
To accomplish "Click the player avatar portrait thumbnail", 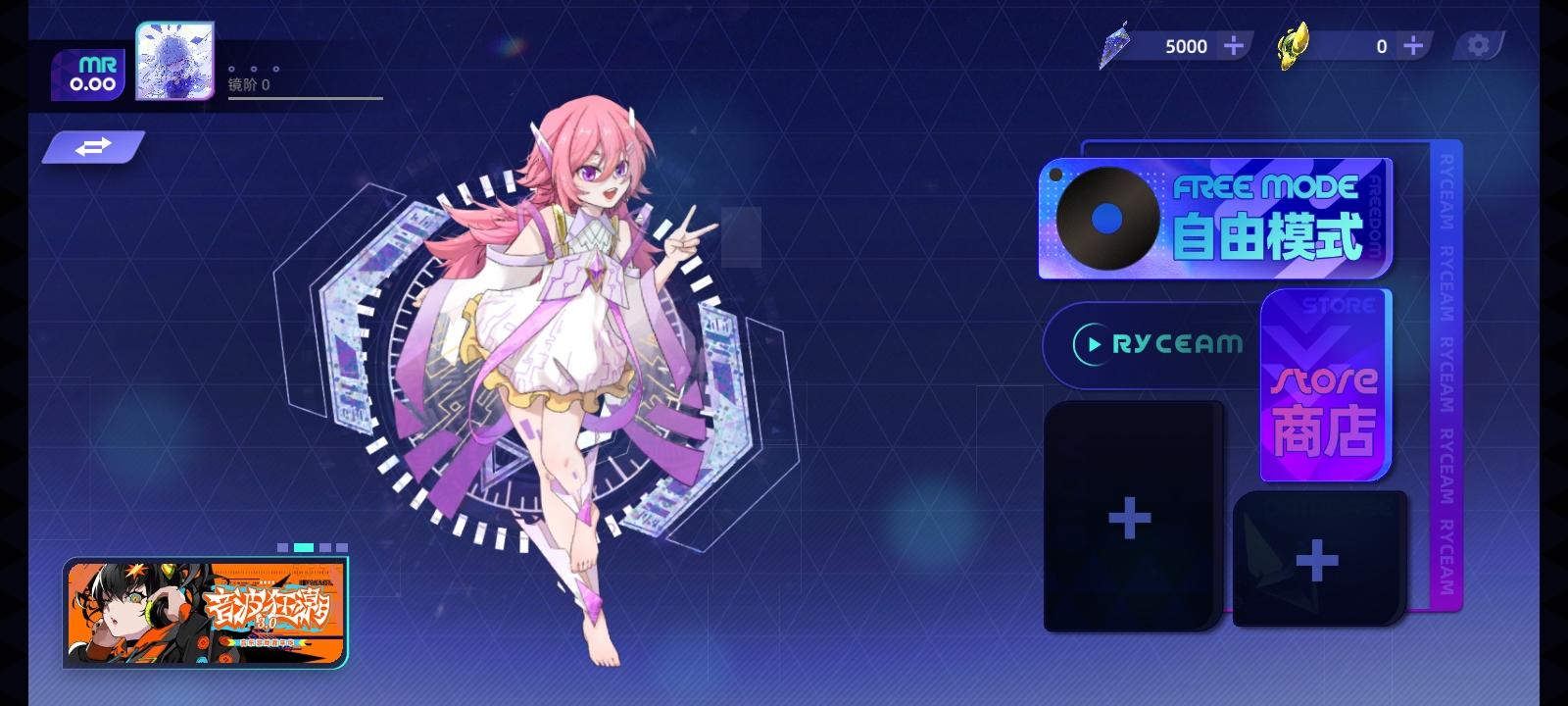I will click(174, 61).
